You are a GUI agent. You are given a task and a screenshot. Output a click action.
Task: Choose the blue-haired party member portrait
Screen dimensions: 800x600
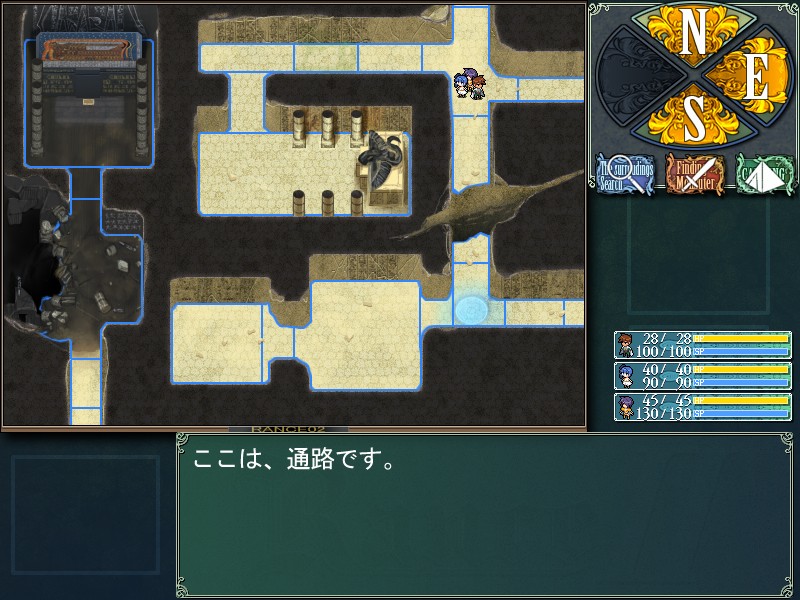coord(624,376)
